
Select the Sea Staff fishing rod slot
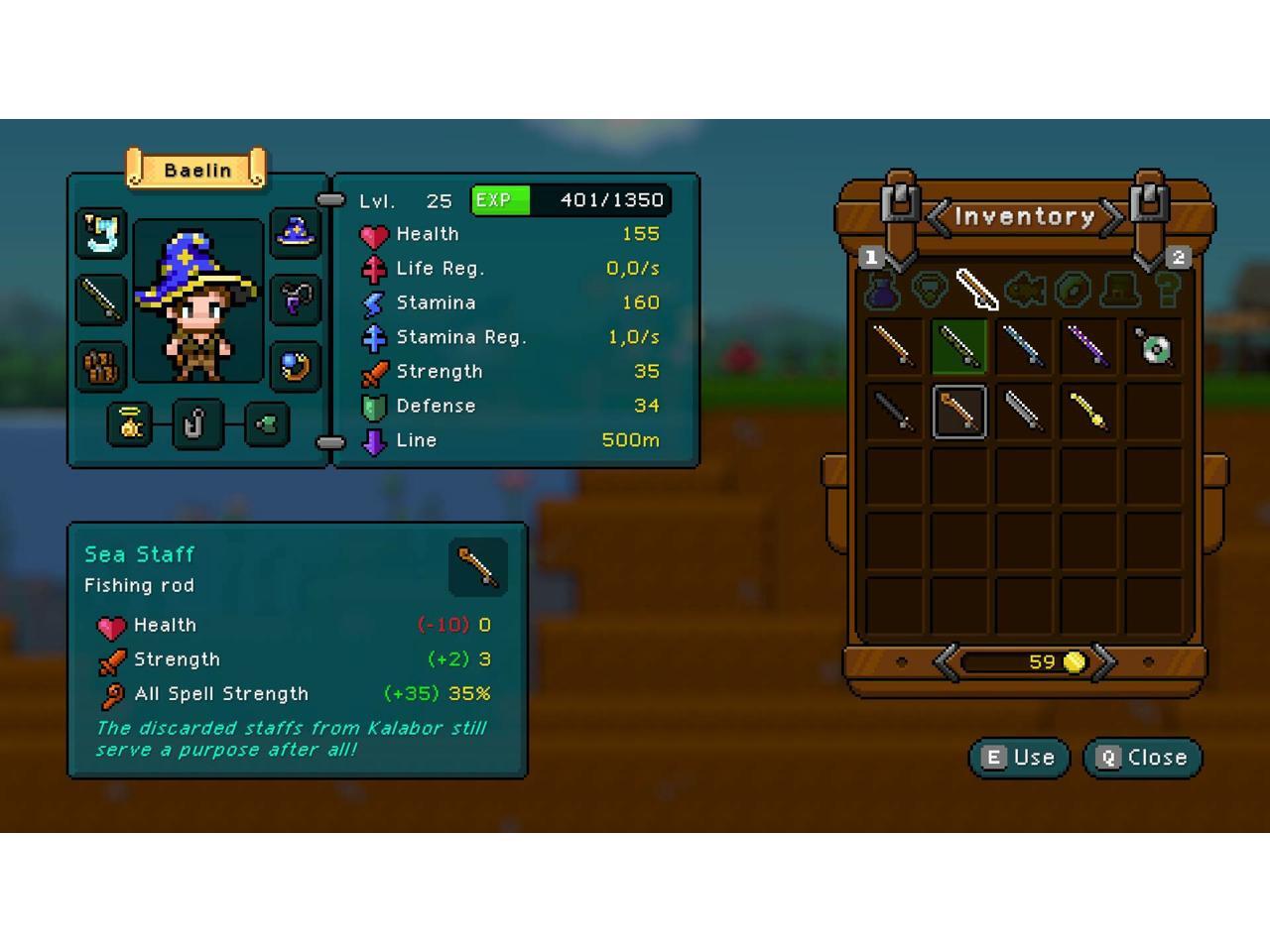959,412
